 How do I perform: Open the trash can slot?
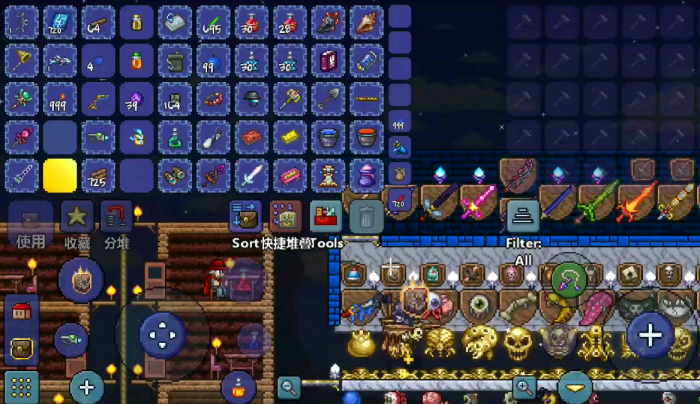click(x=367, y=214)
